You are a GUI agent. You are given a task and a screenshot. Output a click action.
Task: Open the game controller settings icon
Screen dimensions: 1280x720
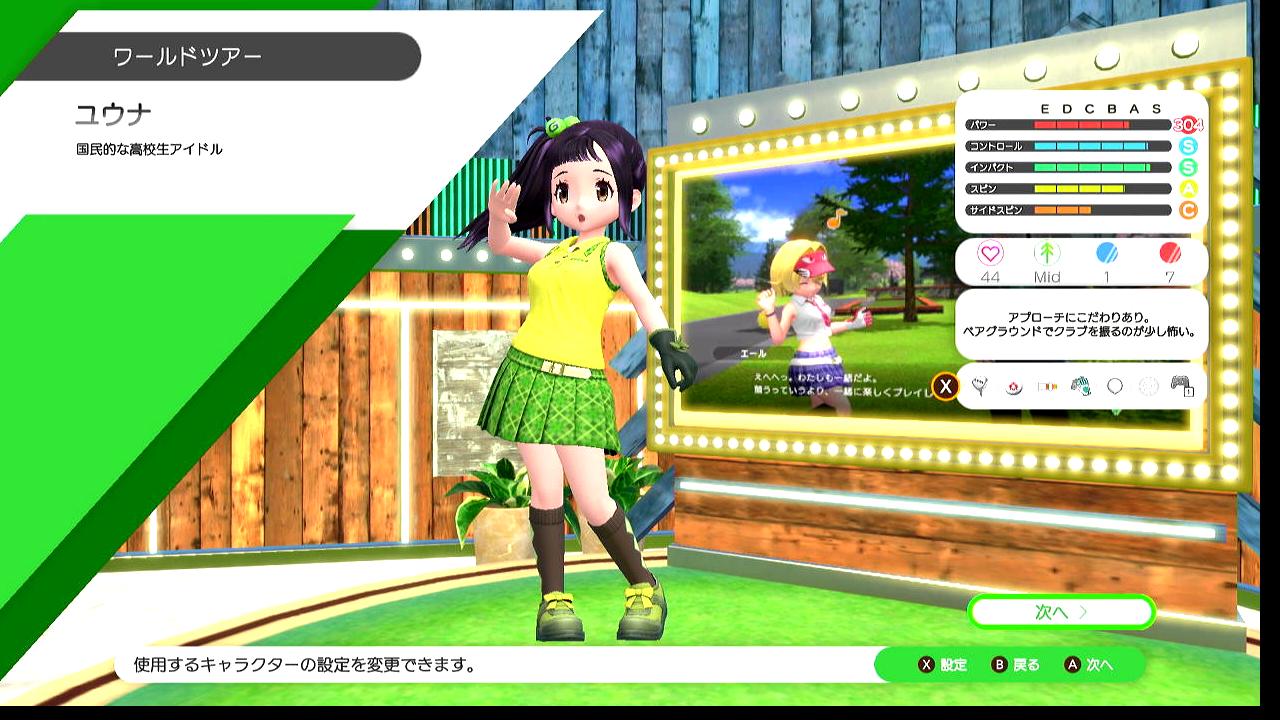pos(1181,386)
